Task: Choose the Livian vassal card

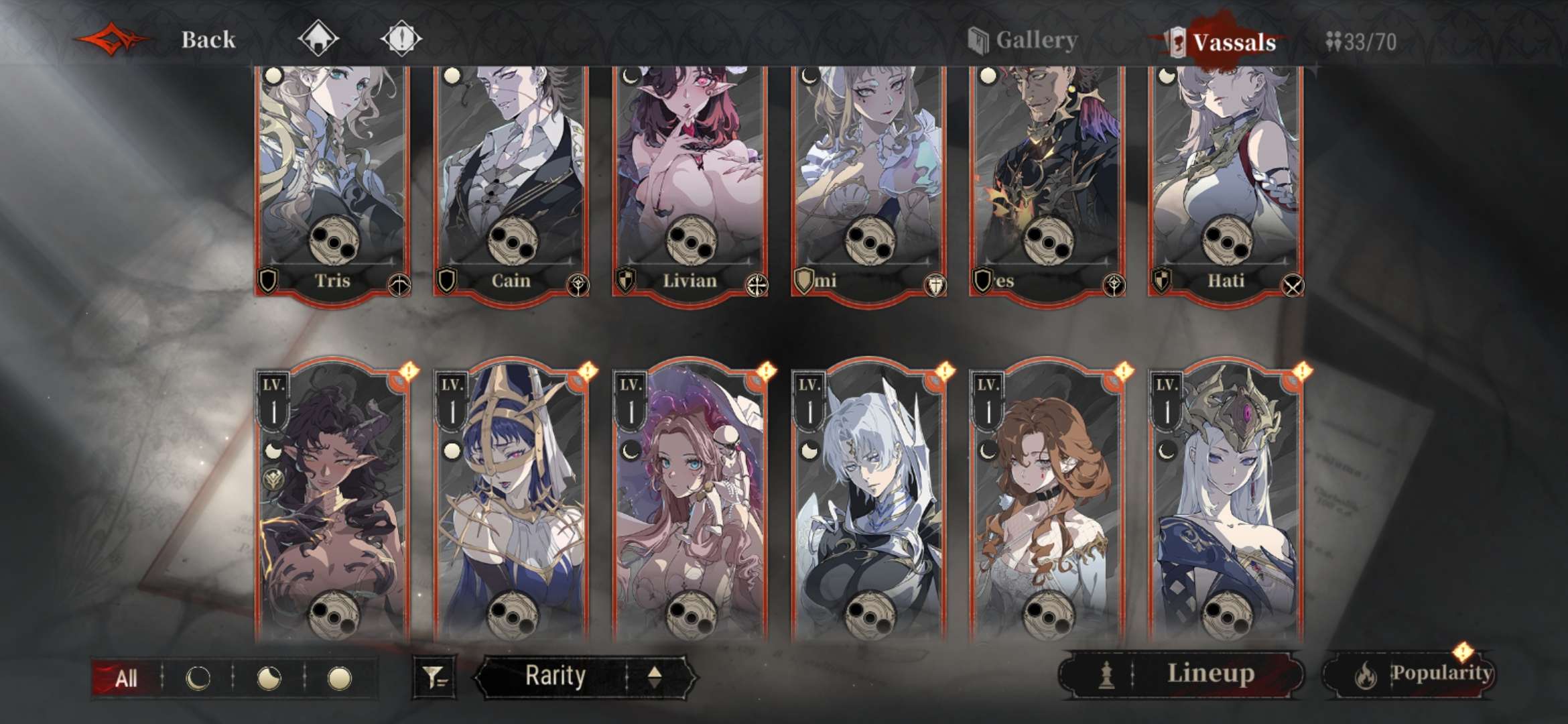Action: pyautogui.click(x=690, y=181)
